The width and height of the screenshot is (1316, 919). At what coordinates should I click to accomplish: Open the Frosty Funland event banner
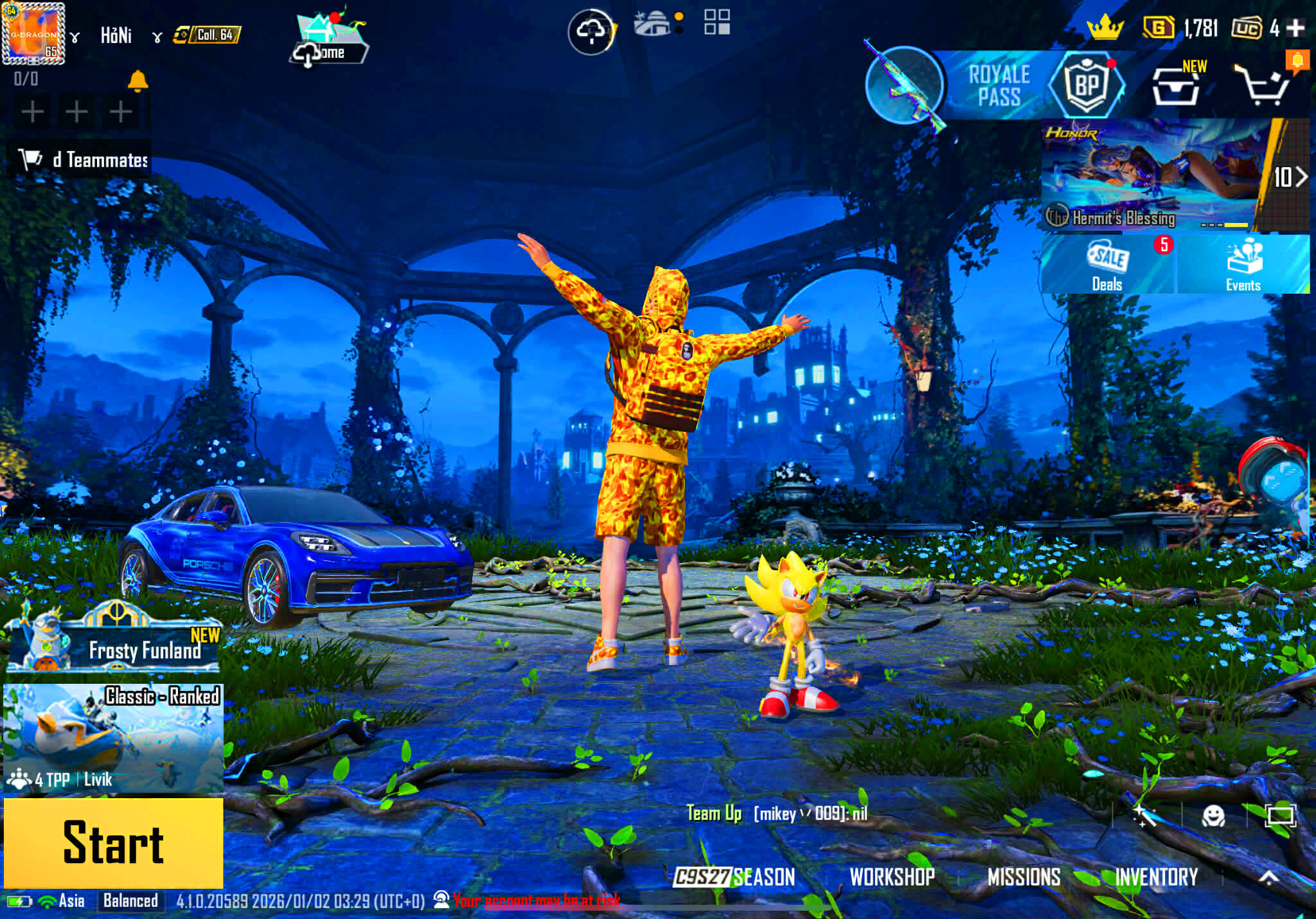114,643
